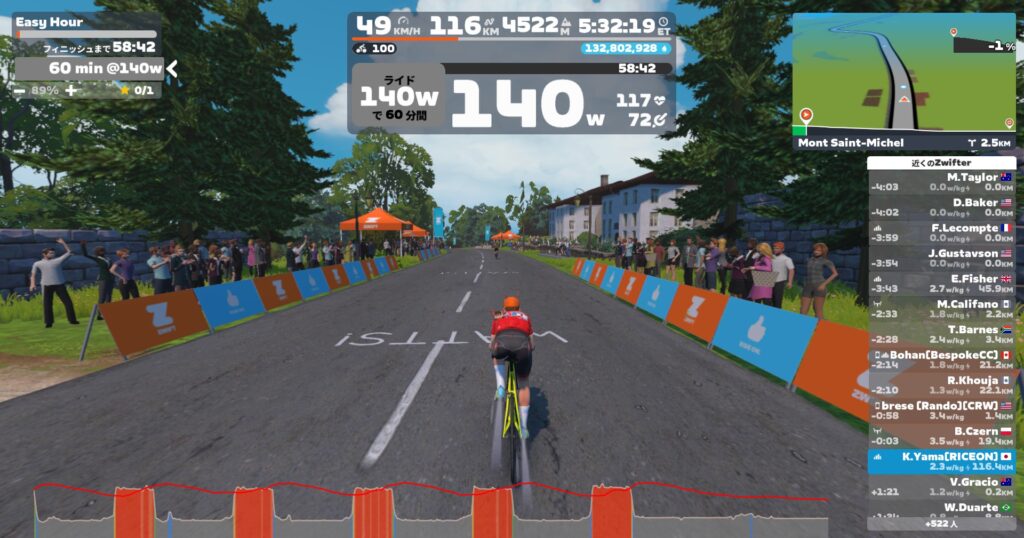
Task: Show the +522 more riders
Action: tap(941, 523)
